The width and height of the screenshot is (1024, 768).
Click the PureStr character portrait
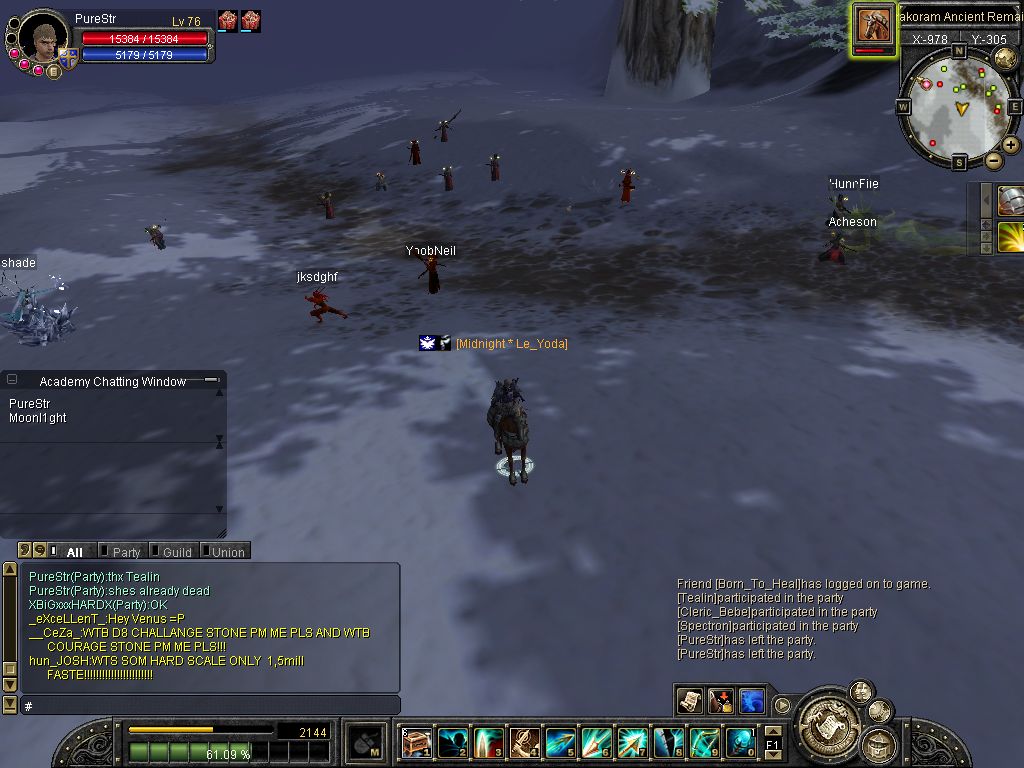42,40
